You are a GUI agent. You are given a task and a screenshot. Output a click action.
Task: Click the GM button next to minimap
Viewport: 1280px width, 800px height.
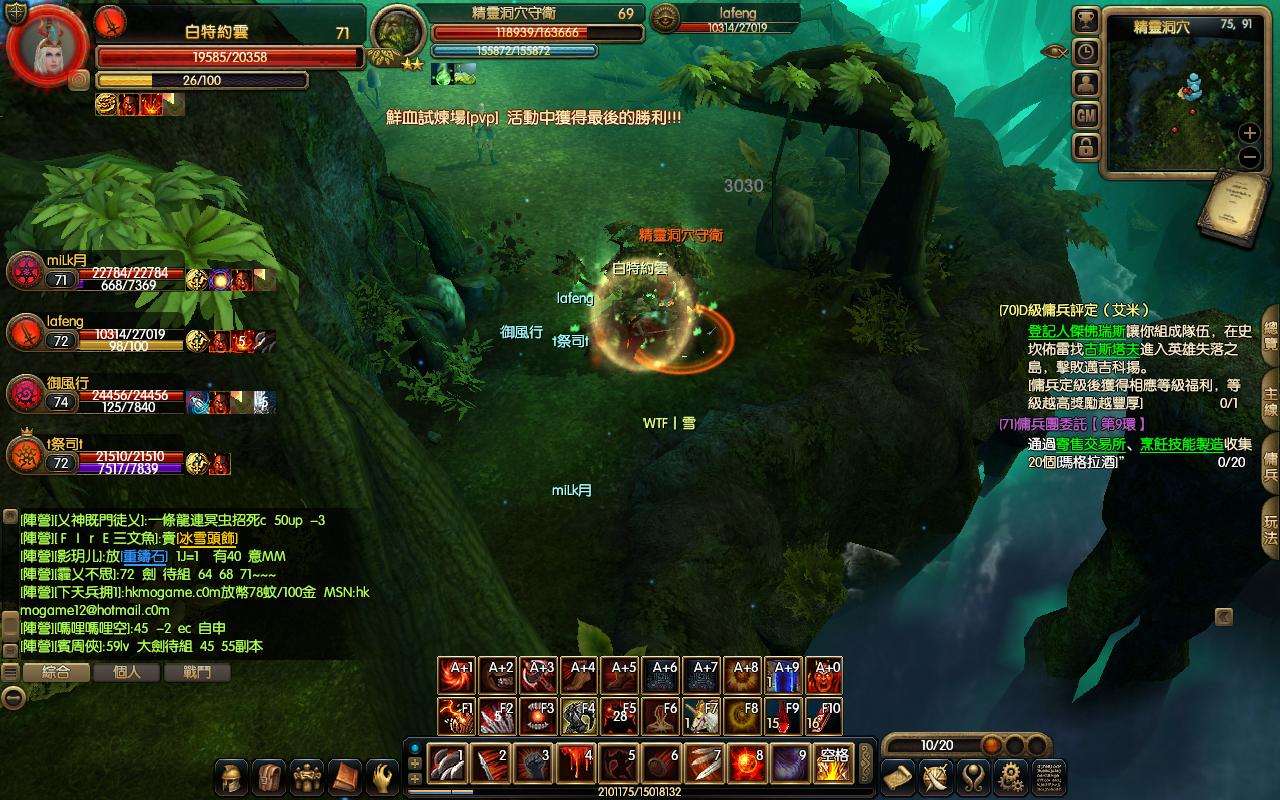1086,116
